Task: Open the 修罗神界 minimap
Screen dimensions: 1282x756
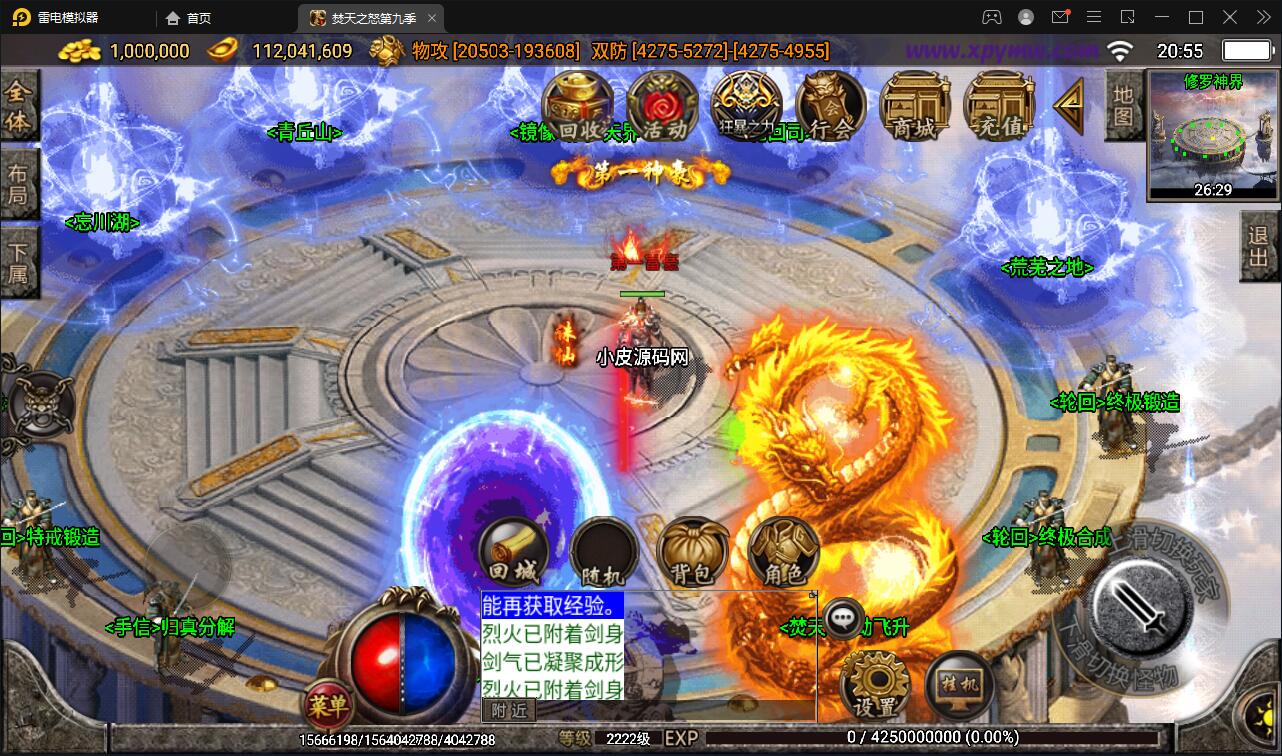Action: 1212,136
